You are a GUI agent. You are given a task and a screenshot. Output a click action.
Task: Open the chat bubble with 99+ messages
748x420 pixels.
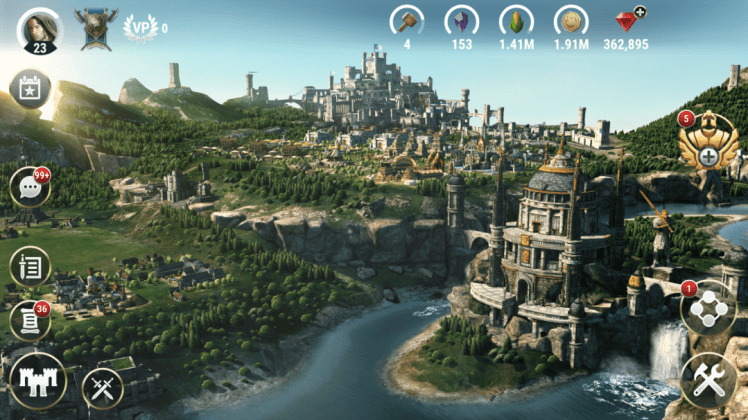(x=29, y=188)
